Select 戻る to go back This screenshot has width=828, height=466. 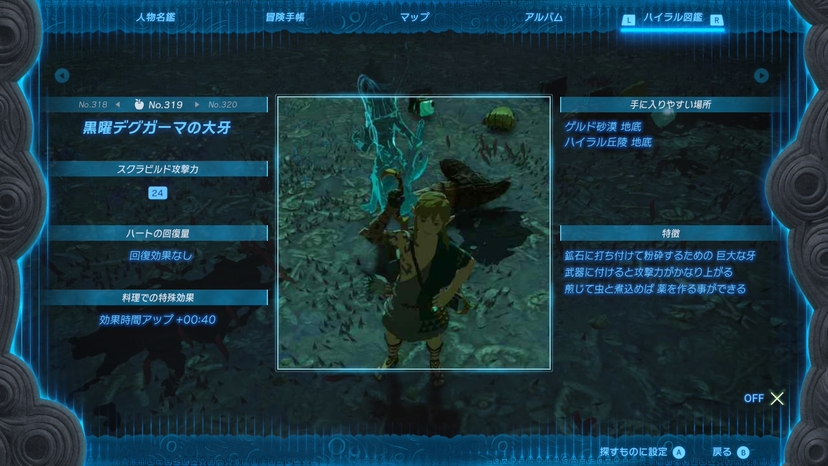pos(730,452)
